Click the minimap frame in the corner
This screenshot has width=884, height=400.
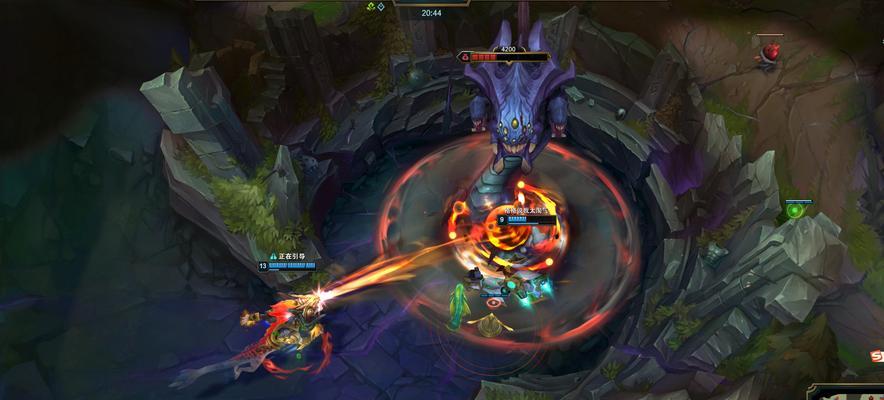coord(847,391)
